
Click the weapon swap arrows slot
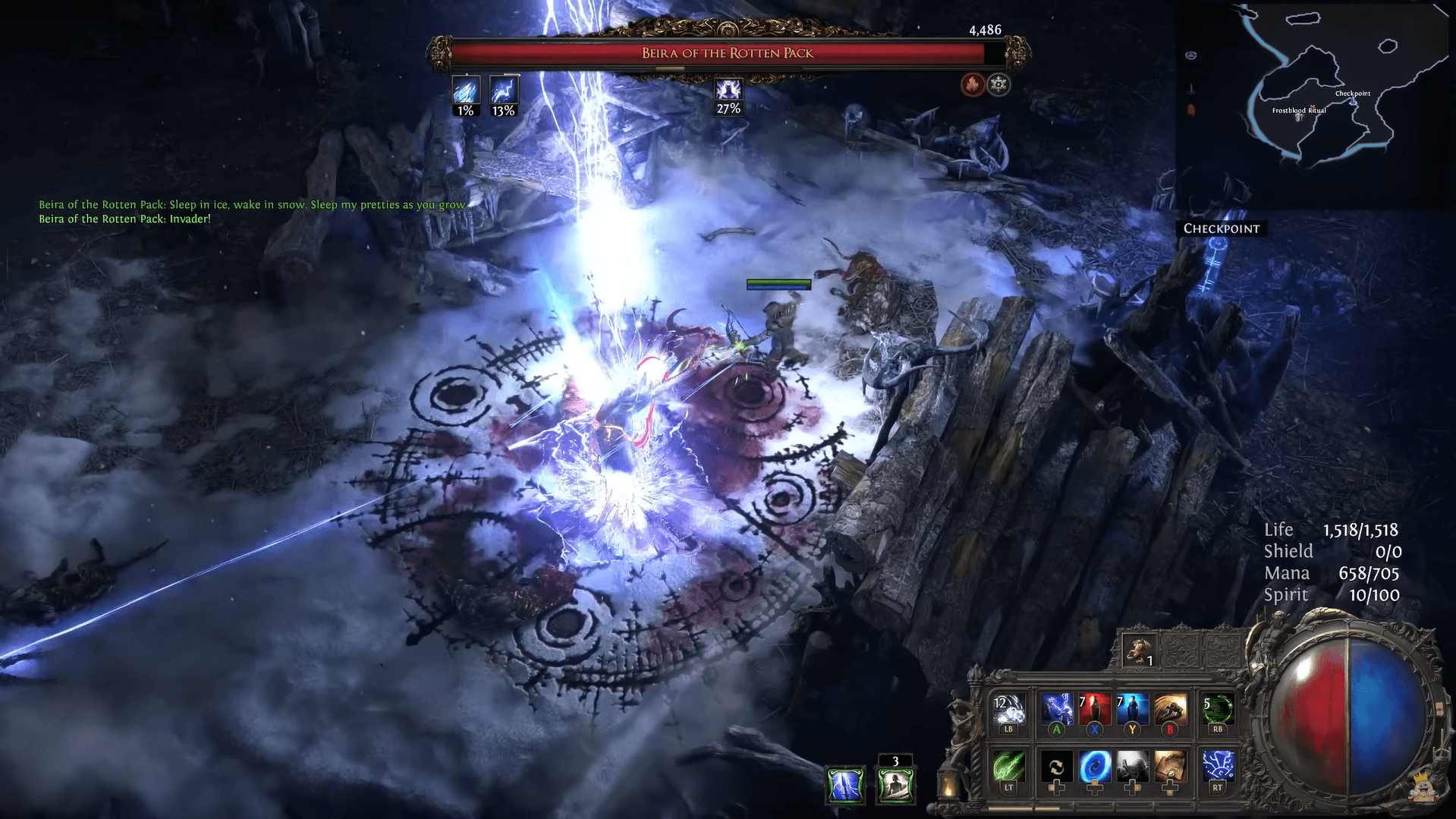pos(1056,767)
